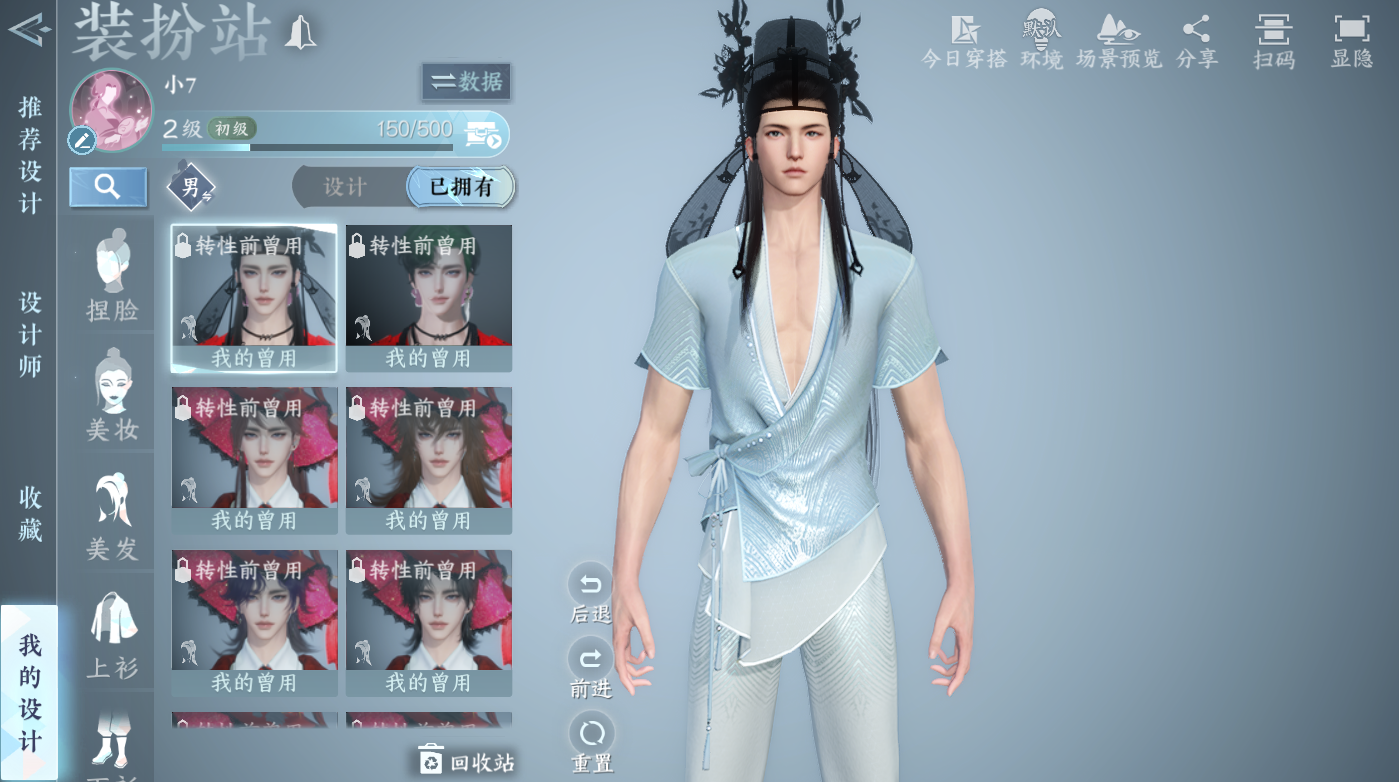This screenshot has height=782, width=1399.
Task: Switch to the 设计 toggle option
Action: coord(346,187)
